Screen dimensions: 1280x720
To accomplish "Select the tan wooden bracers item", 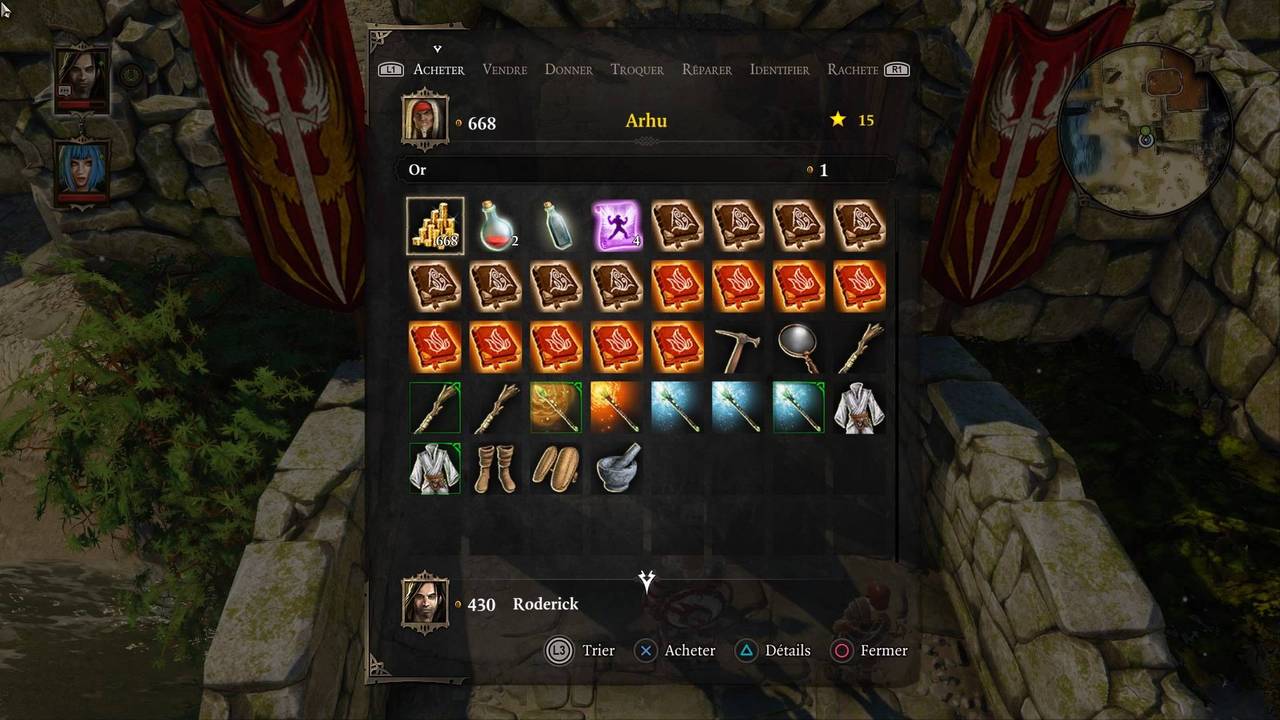I will click(555, 468).
